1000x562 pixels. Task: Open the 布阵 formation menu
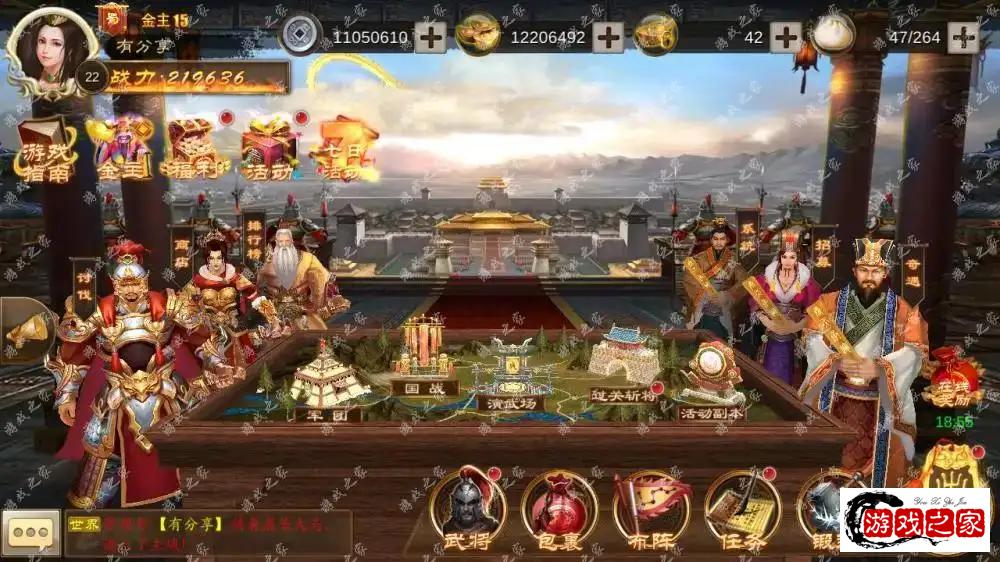tap(651, 510)
